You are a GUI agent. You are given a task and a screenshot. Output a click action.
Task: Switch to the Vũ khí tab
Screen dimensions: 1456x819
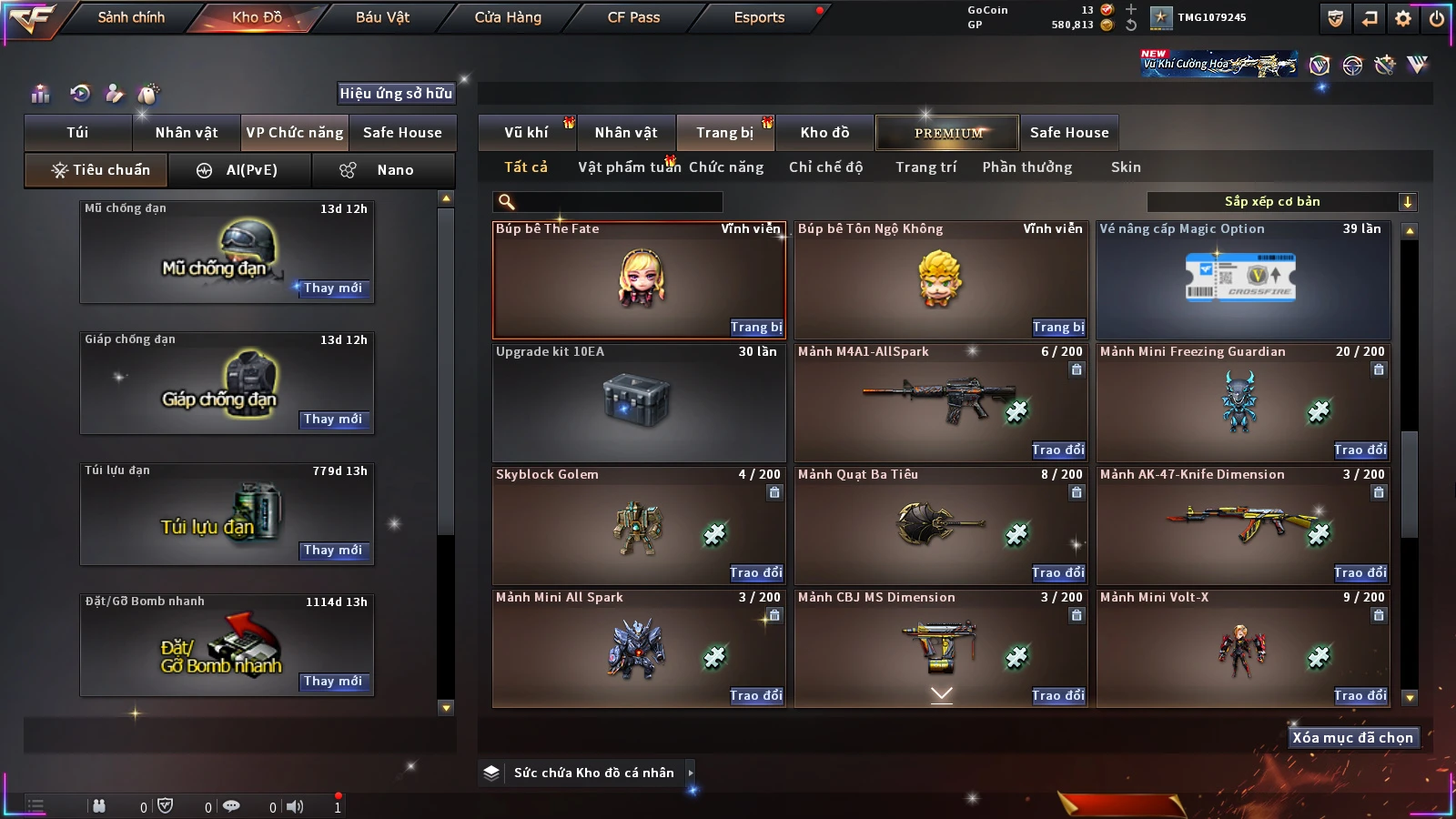point(526,133)
